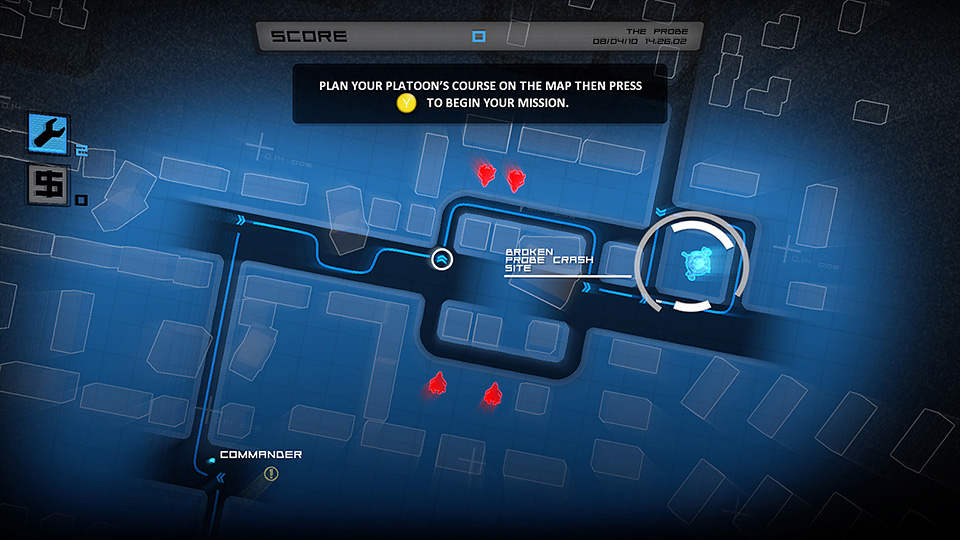Toggle the circled chevron route junction
Screen dimensions: 960x540
tap(442, 260)
